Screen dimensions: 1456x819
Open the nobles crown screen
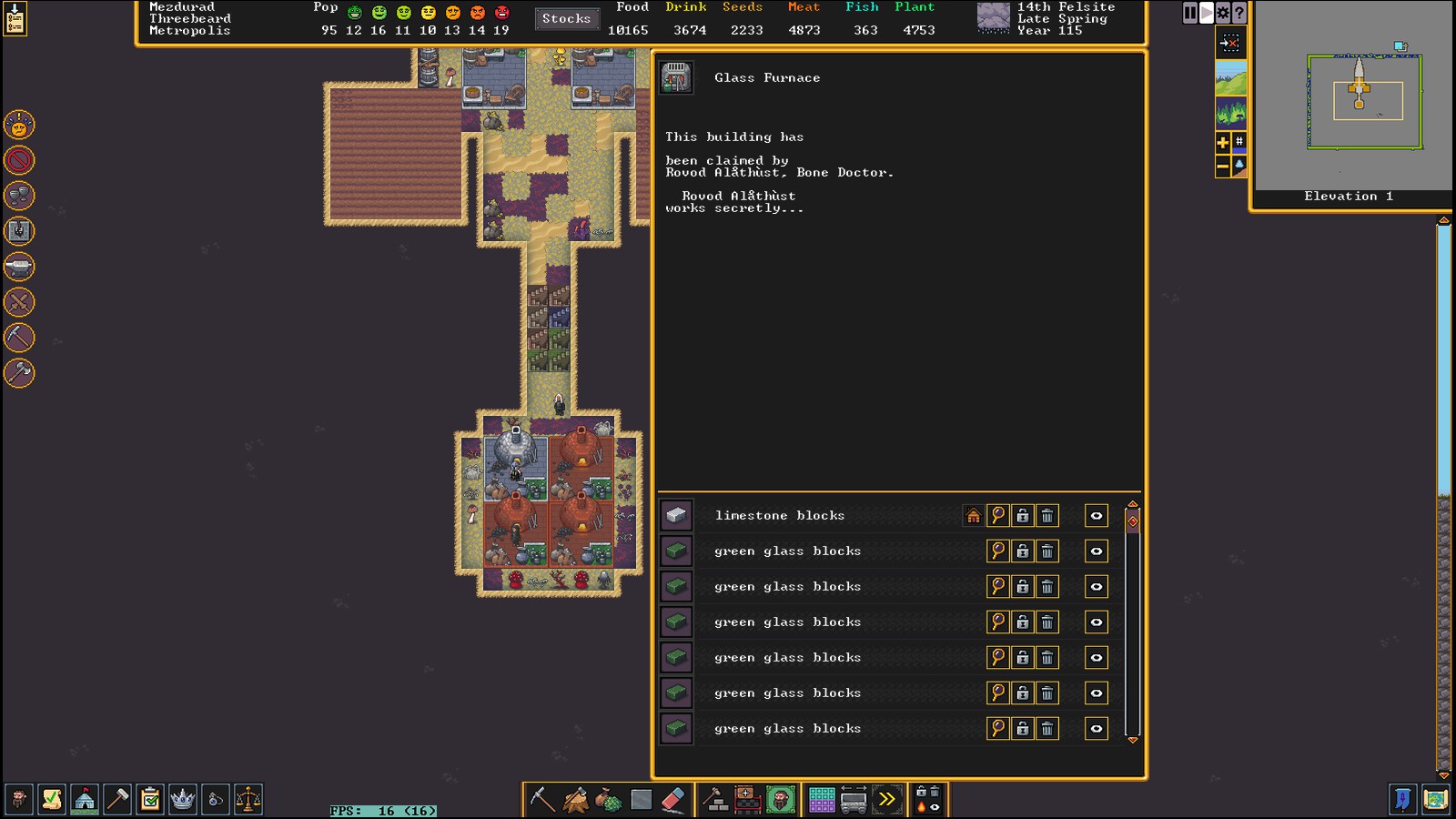point(183,800)
